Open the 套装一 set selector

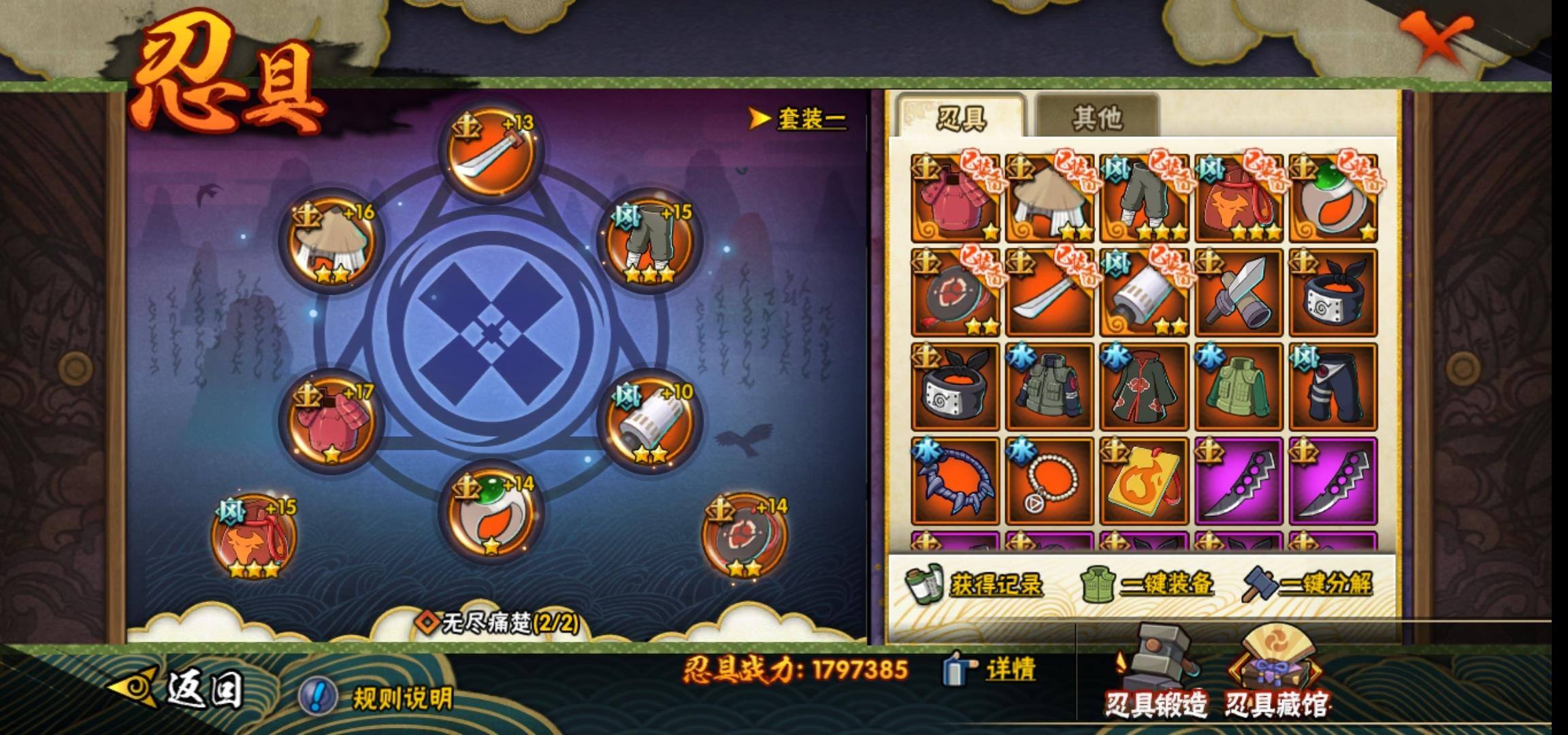800,119
